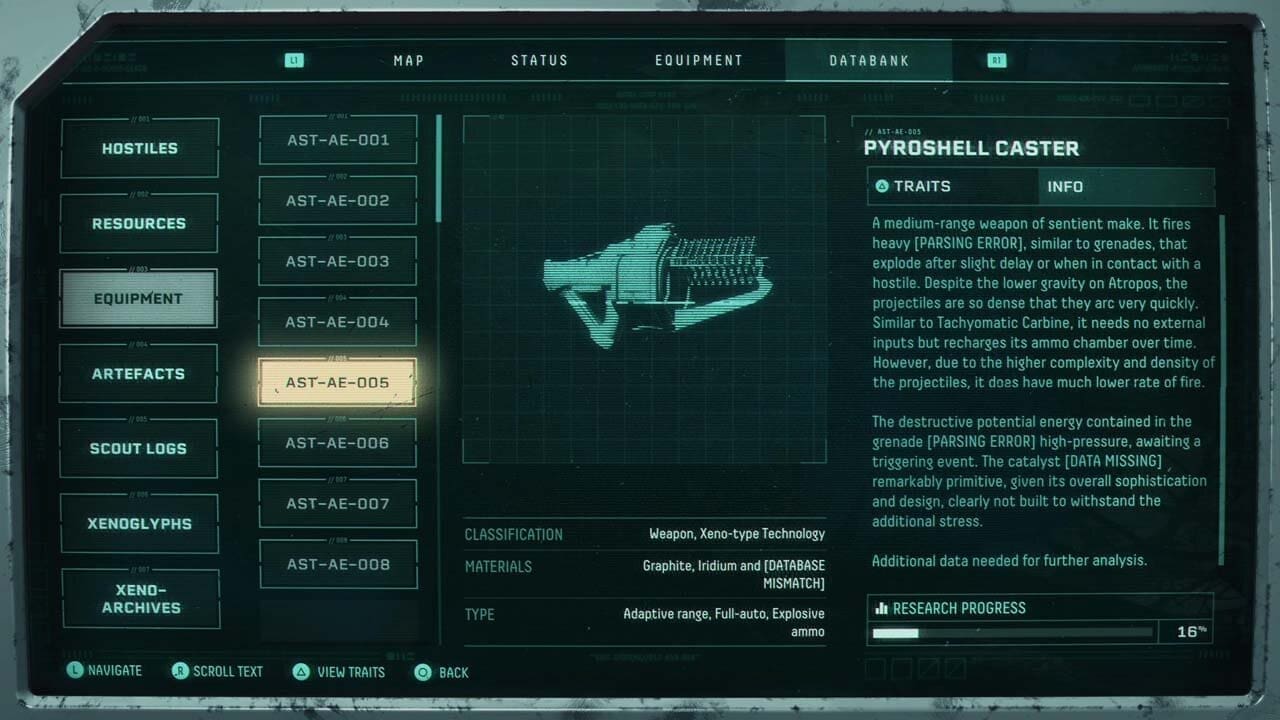Select entry AST-AE-001
This screenshot has width=1280, height=720.
point(338,140)
